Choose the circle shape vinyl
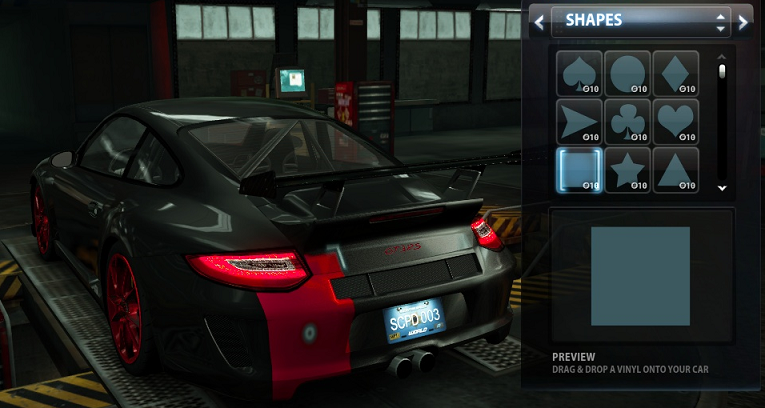This screenshot has width=765, height=408. click(627, 73)
